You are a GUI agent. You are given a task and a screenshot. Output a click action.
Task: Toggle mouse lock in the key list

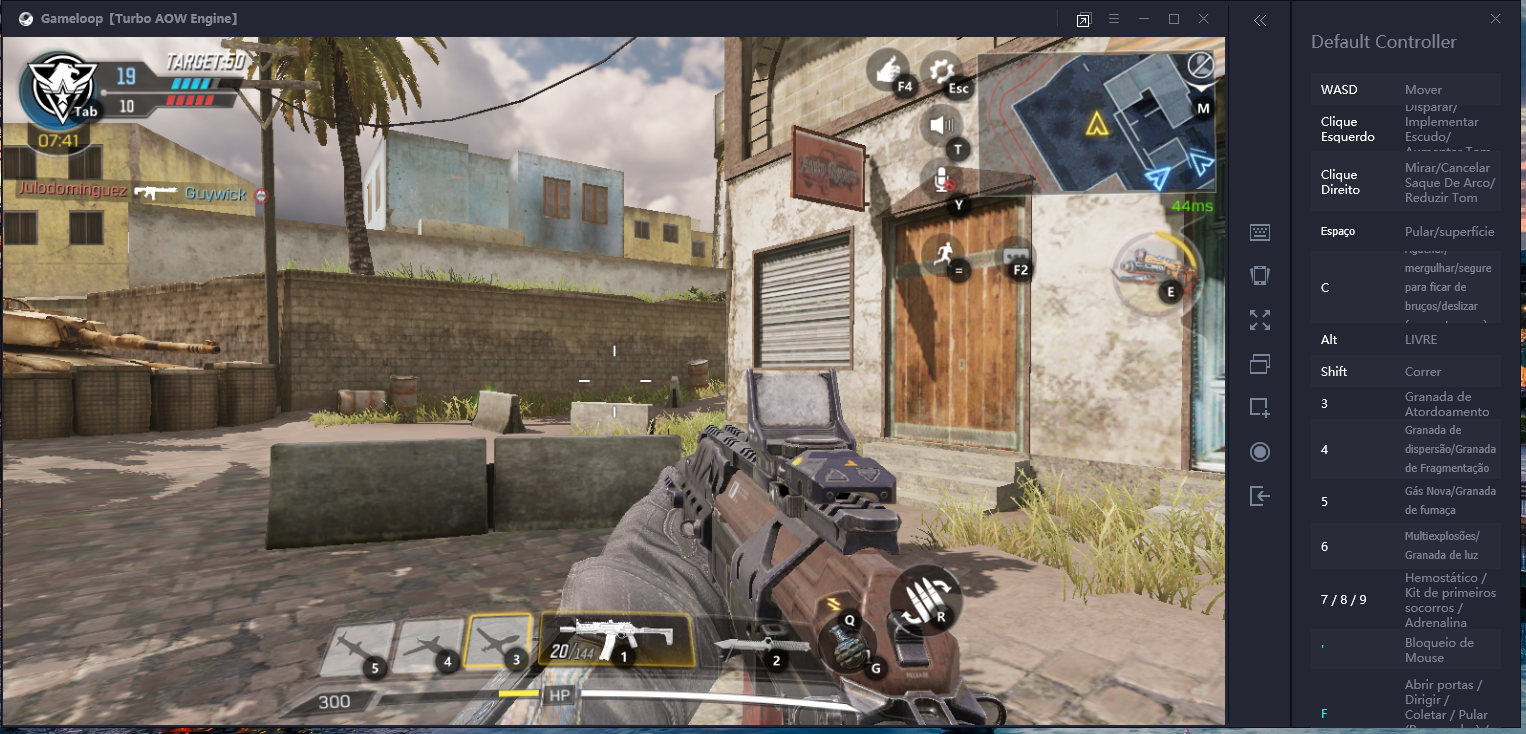pos(1405,651)
